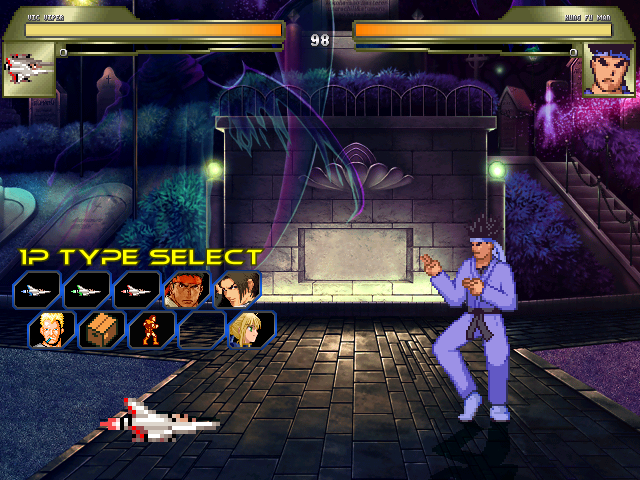Choose the orange armored Samus sprite

tap(151, 329)
